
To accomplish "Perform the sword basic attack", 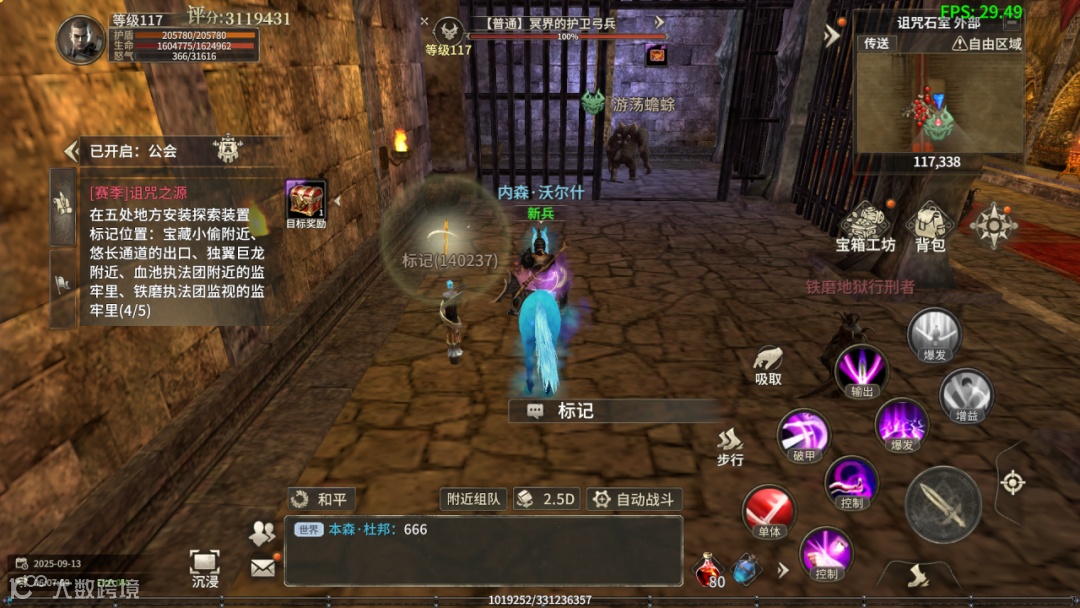I will [942, 504].
